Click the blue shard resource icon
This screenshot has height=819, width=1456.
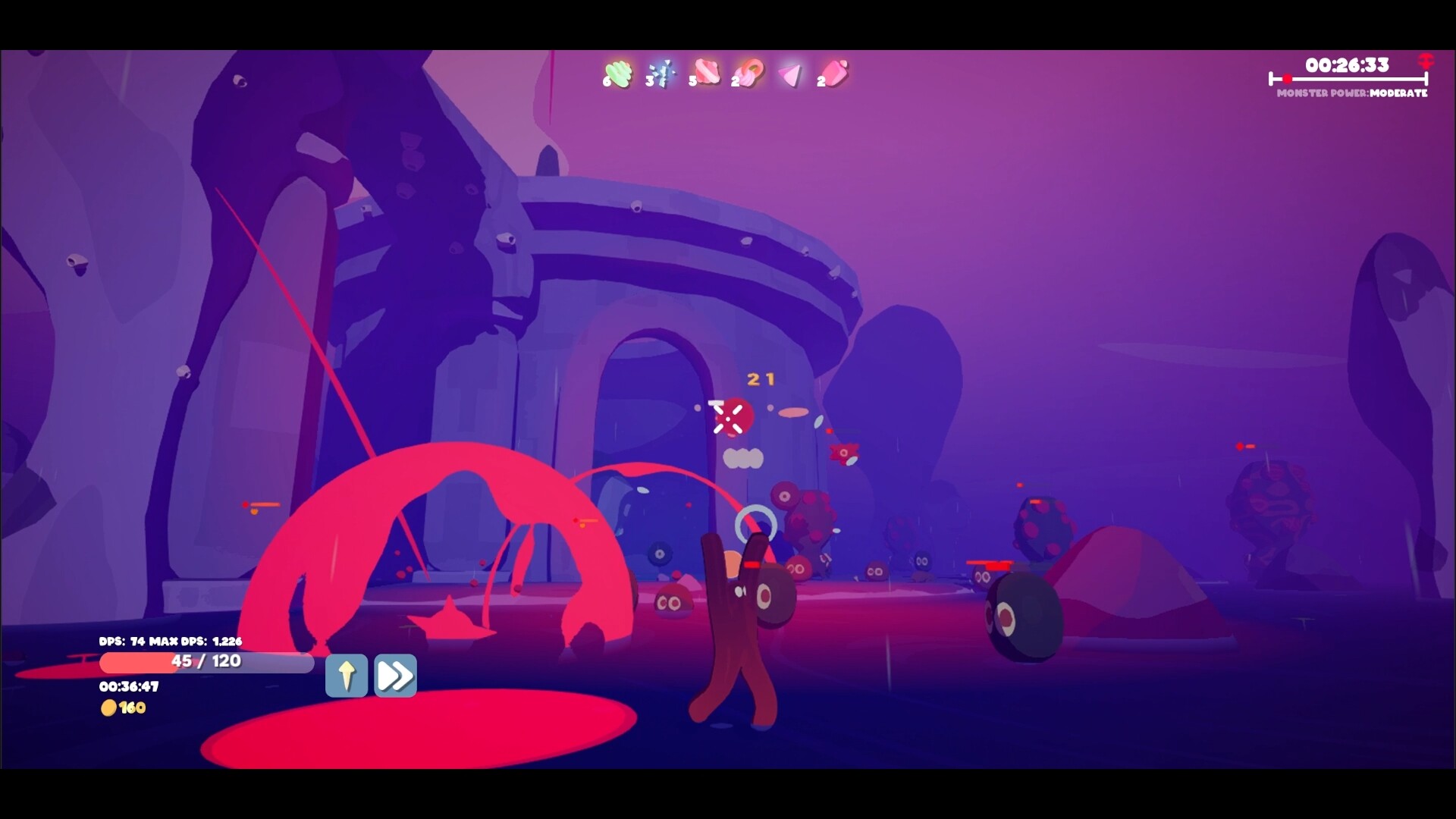tap(662, 71)
